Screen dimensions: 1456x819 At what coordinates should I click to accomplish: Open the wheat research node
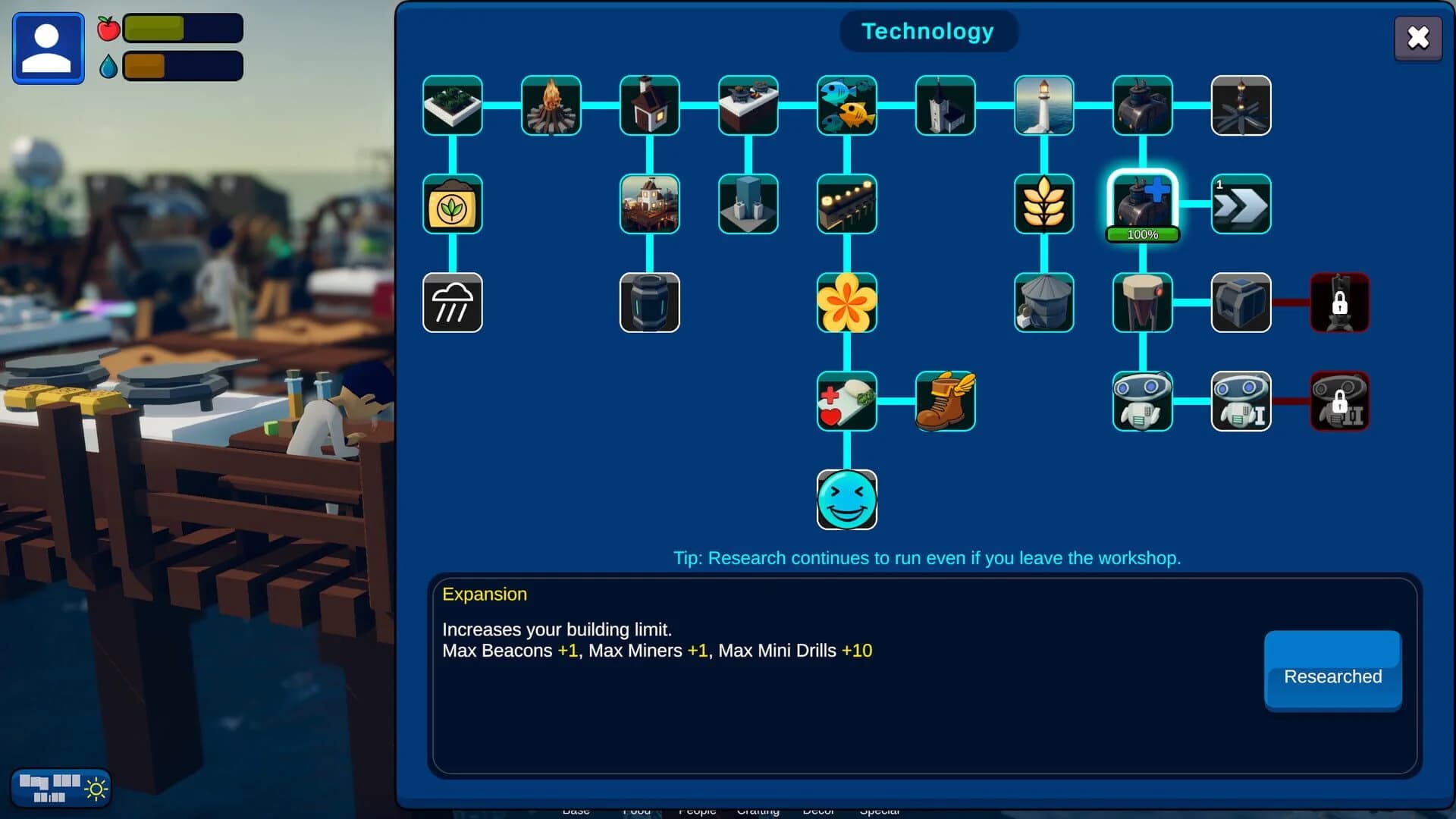pyautogui.click(x=1044, y=205)
